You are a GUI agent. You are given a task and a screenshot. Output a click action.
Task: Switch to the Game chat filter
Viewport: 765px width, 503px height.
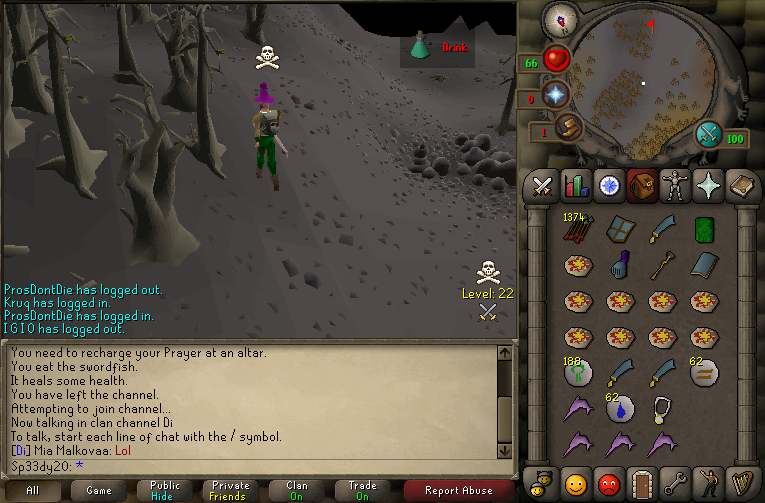tap(99, 490)
